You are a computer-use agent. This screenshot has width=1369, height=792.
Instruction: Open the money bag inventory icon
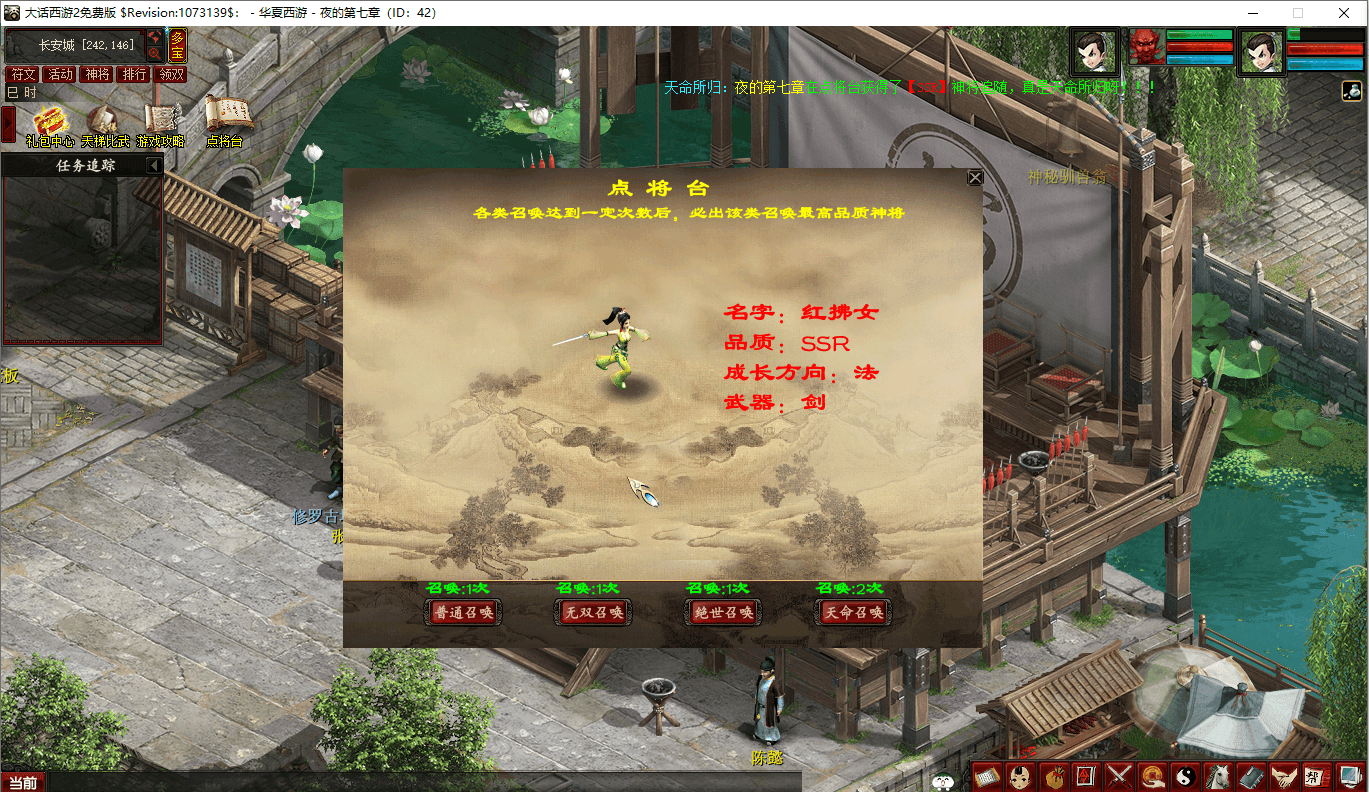coord(1053,776)
